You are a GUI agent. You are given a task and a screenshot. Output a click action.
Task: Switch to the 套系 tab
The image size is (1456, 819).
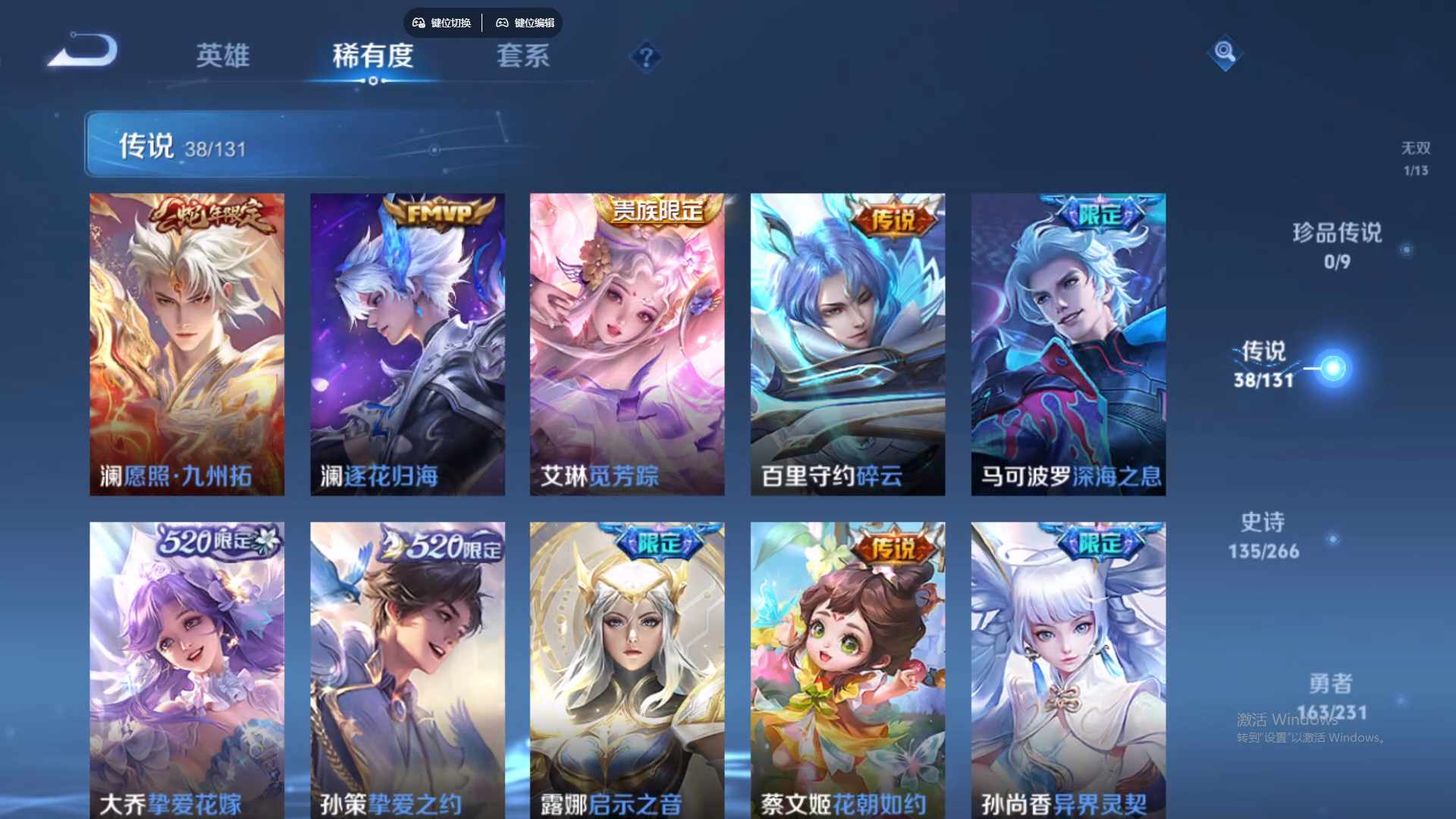pyautogui.click(x=522, y=57)
